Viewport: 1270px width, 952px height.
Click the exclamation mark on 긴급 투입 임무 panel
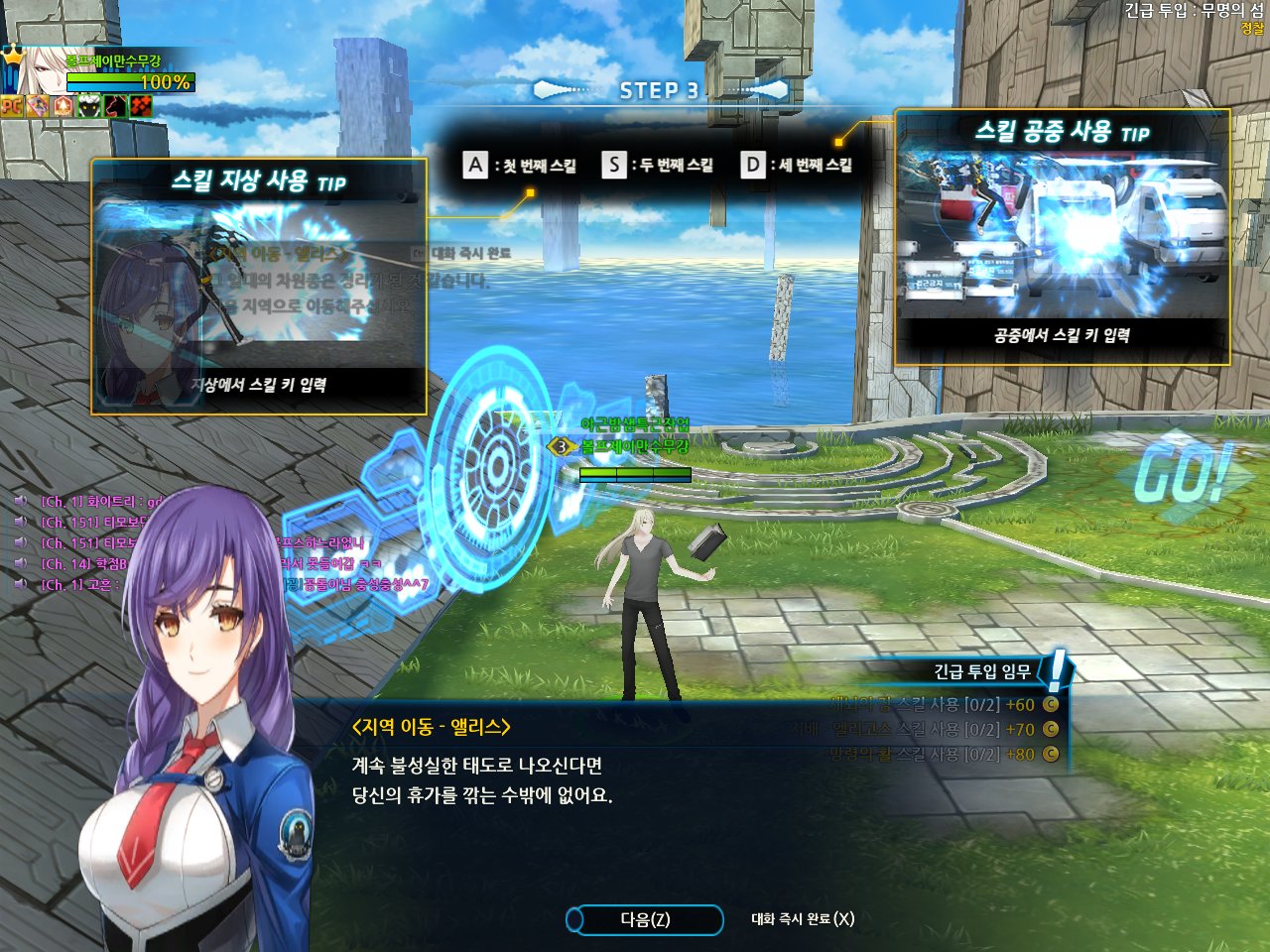click(x=1055, y=669)
